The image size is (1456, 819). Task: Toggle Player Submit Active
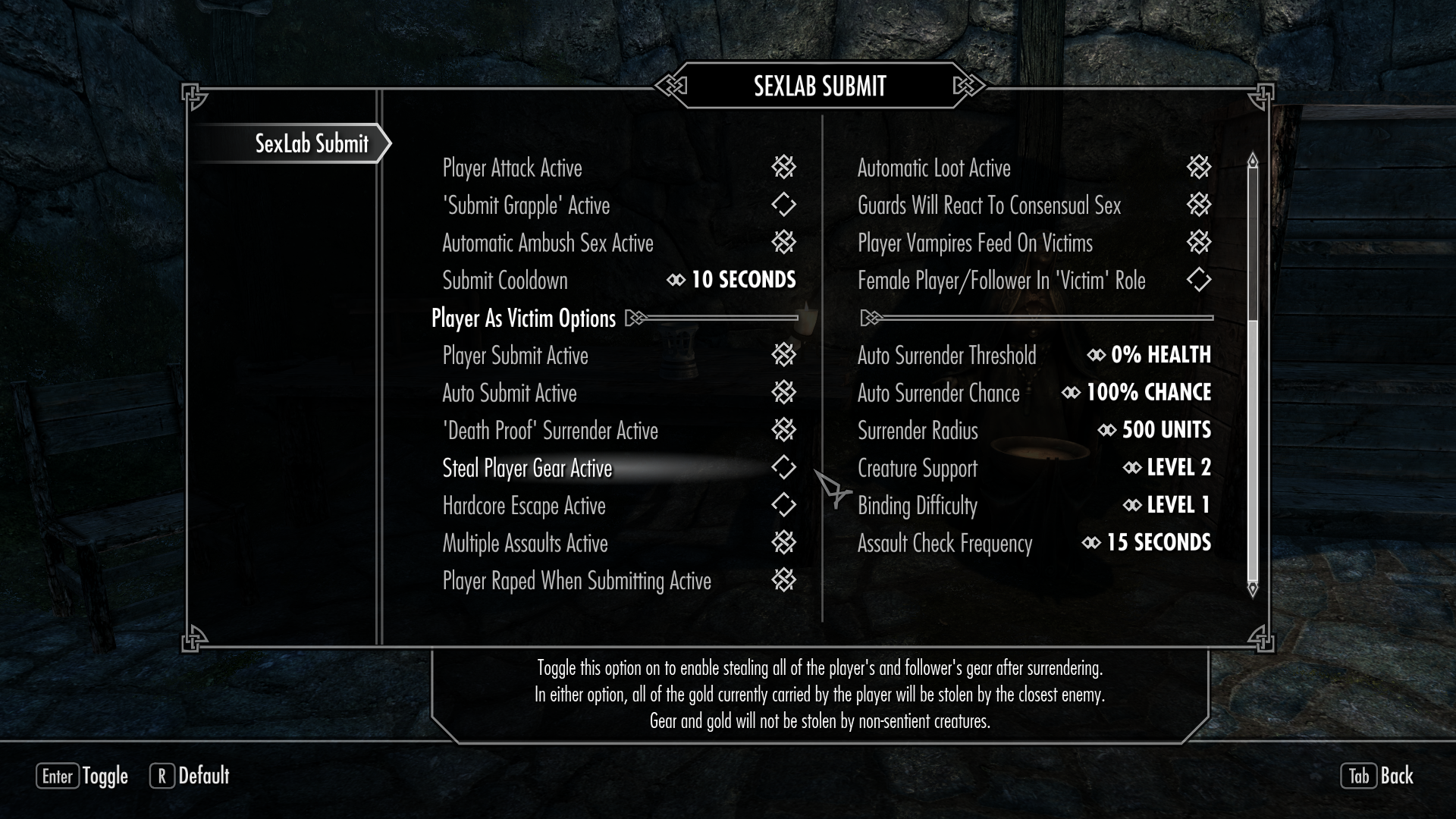click(783, 355)
